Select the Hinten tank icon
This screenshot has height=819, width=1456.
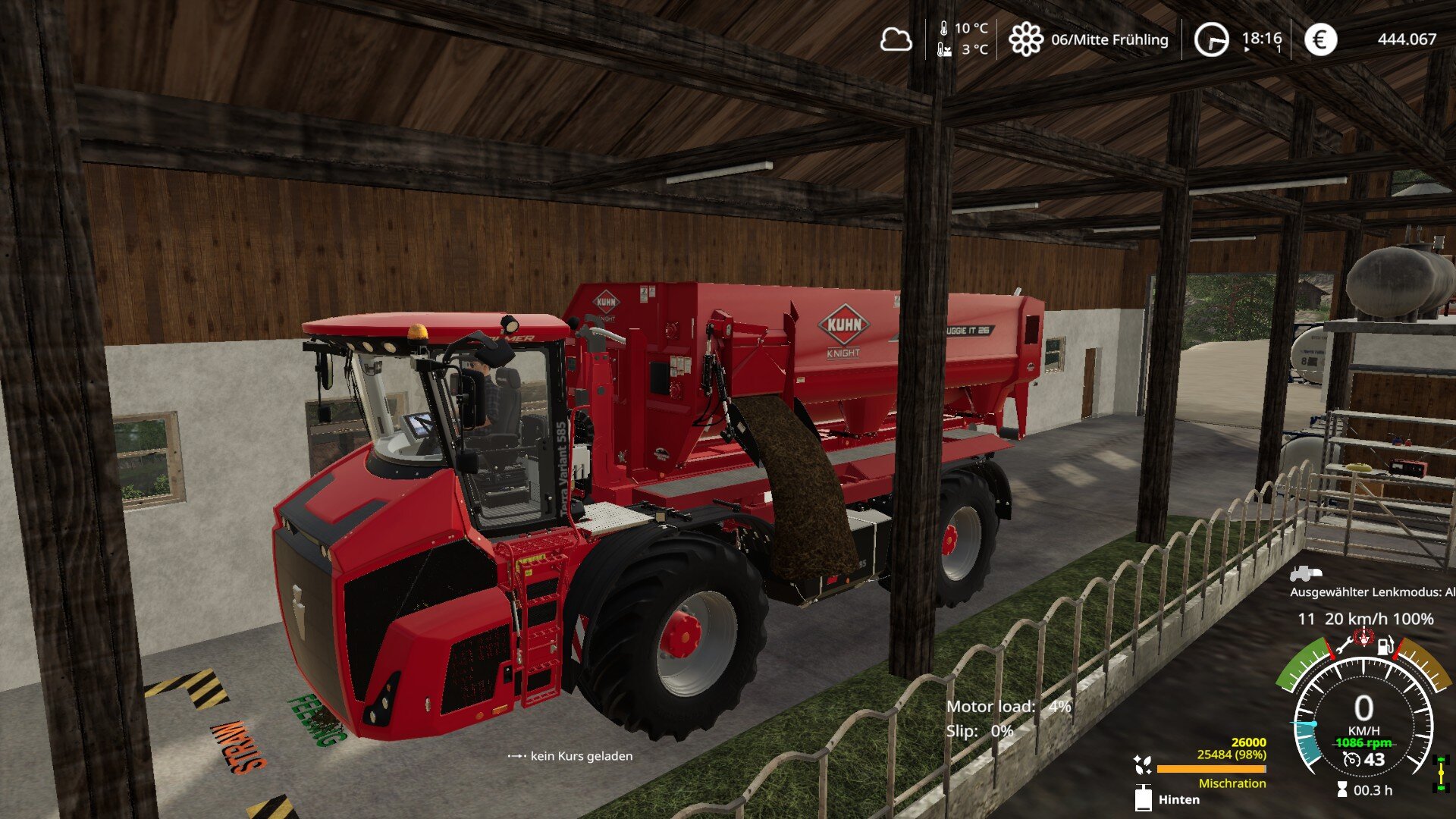pyautogui.click(x=1143, y=799)
